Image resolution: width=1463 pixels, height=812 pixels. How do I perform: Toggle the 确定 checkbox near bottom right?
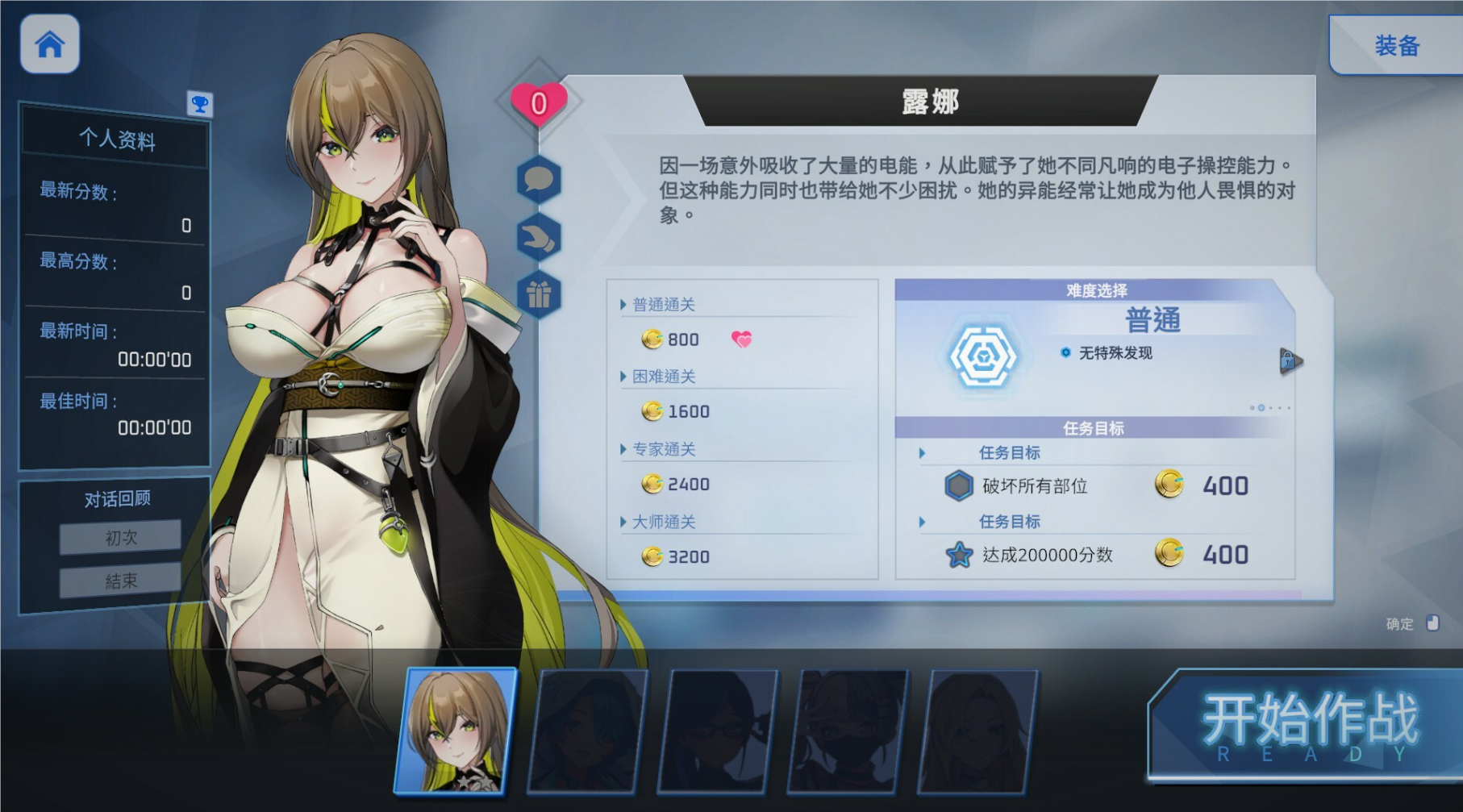pos(1433,623)
